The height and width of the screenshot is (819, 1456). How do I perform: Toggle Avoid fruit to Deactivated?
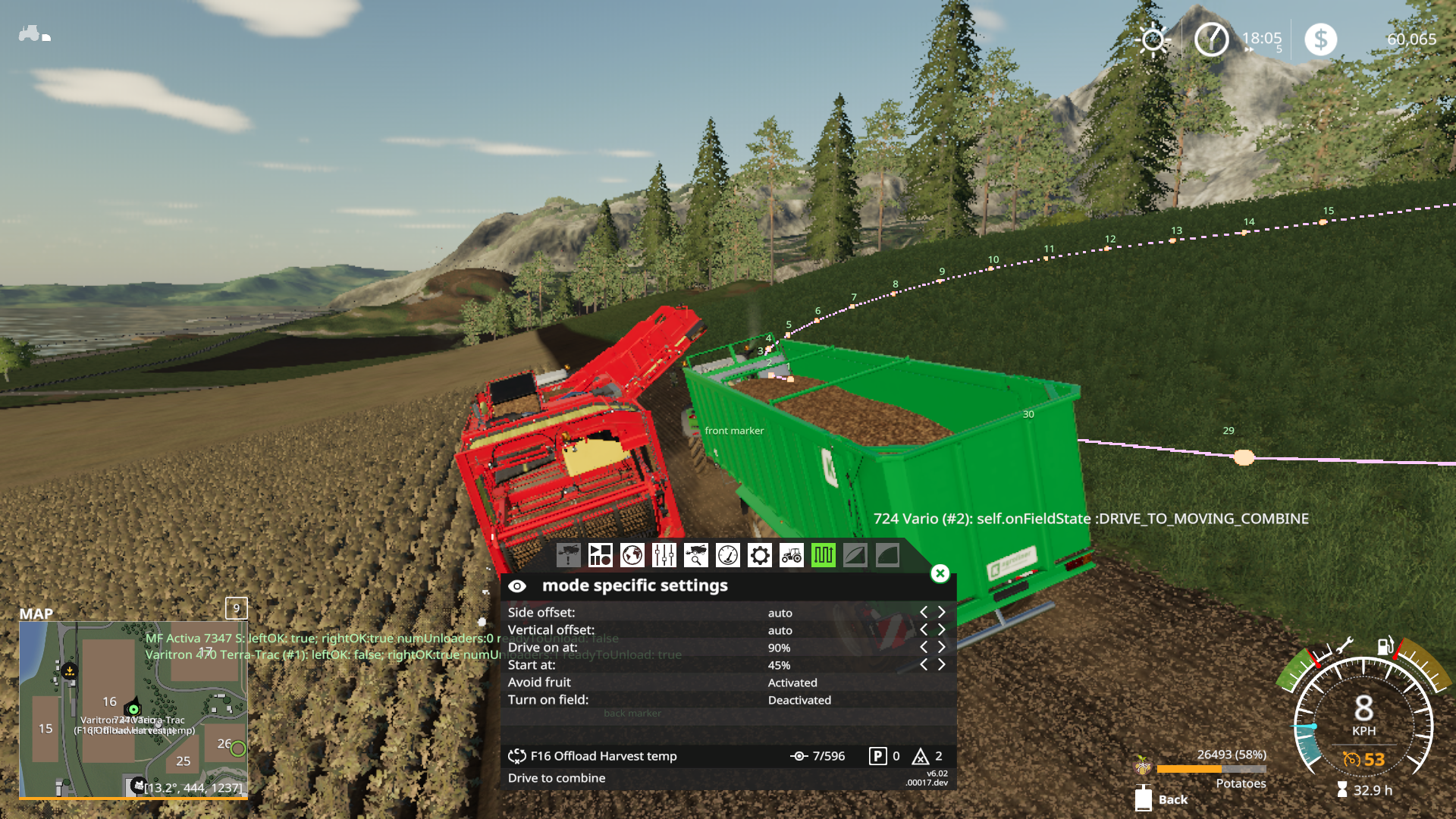pos(792,682)
